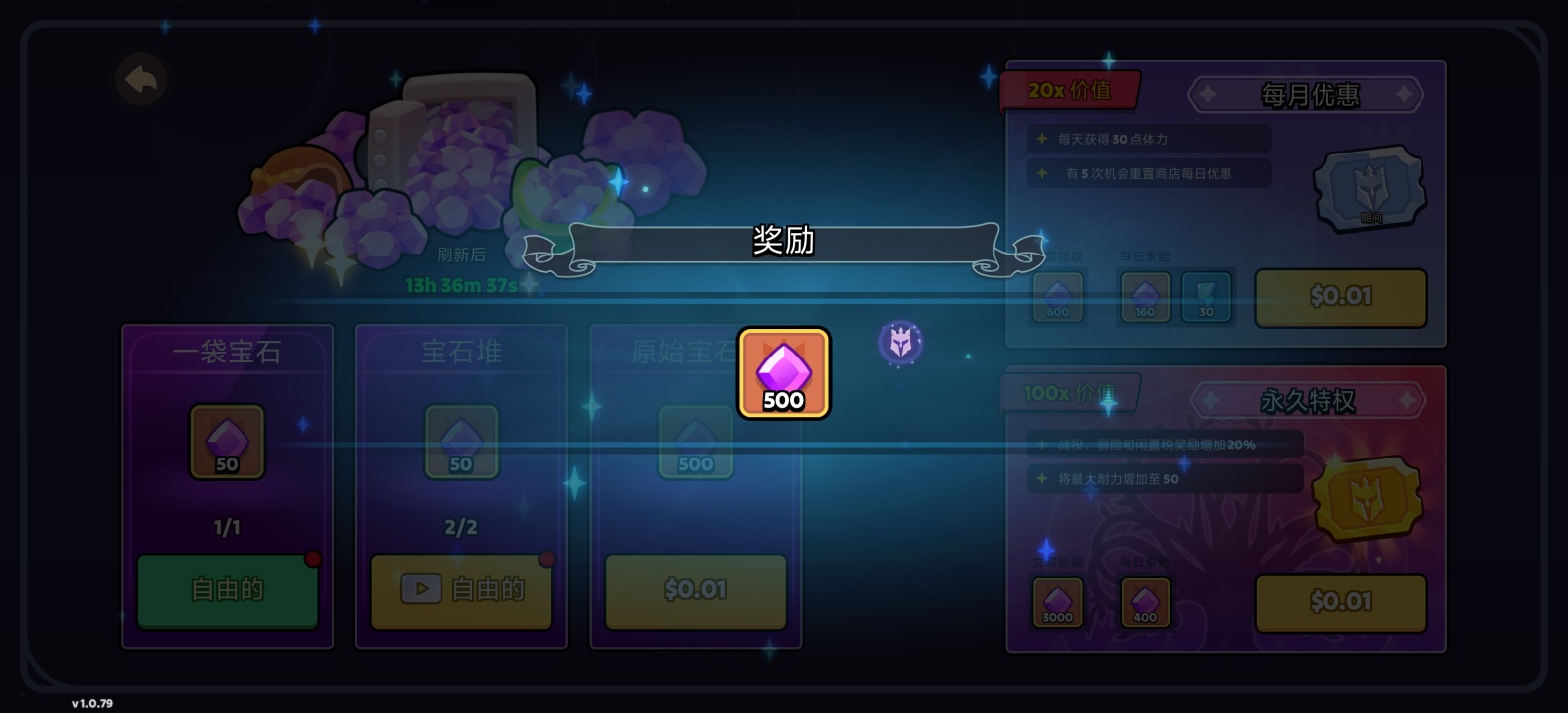The image size is (1568, 713).
Task: Select the 永久特权 panel title
Action: point(1309,400)
